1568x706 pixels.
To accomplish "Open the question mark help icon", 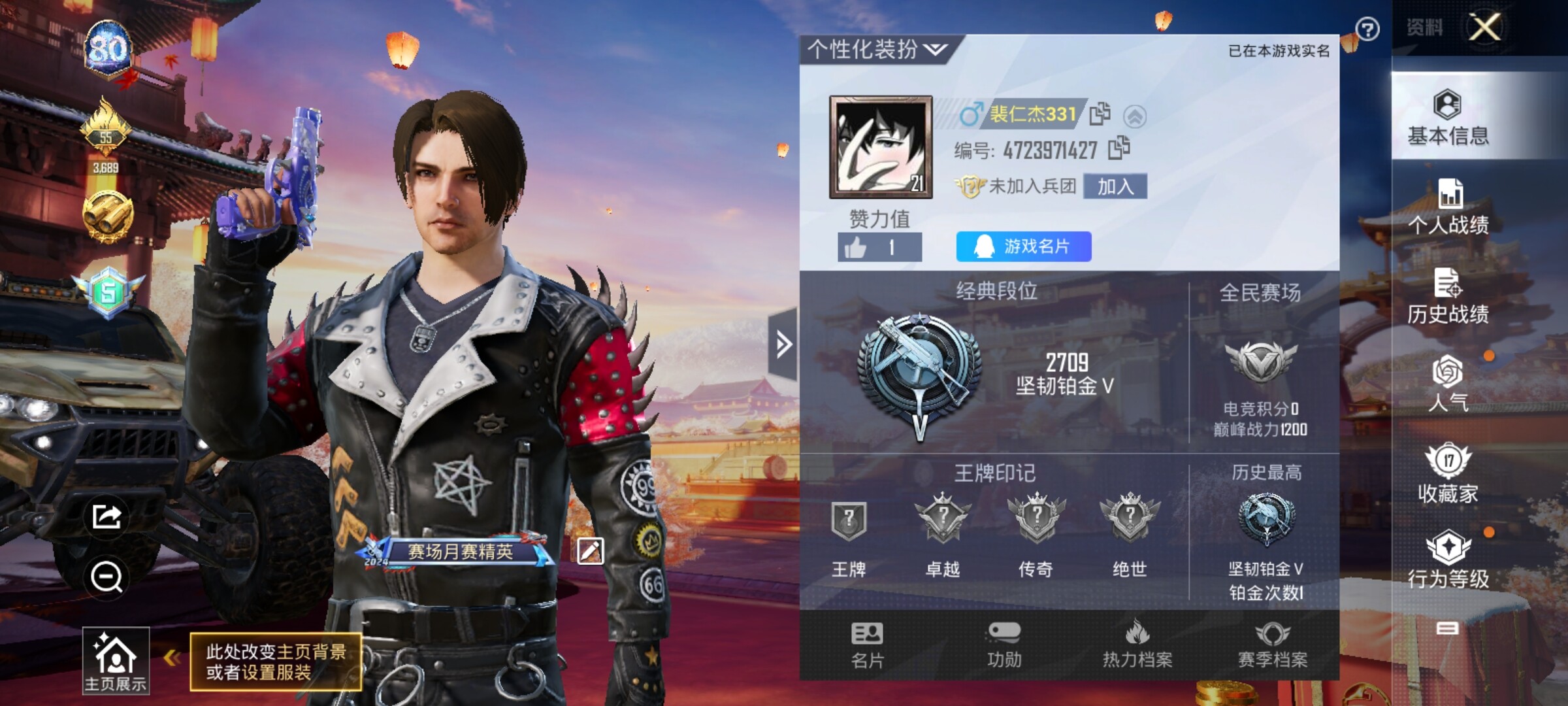I will [1367, 29].
